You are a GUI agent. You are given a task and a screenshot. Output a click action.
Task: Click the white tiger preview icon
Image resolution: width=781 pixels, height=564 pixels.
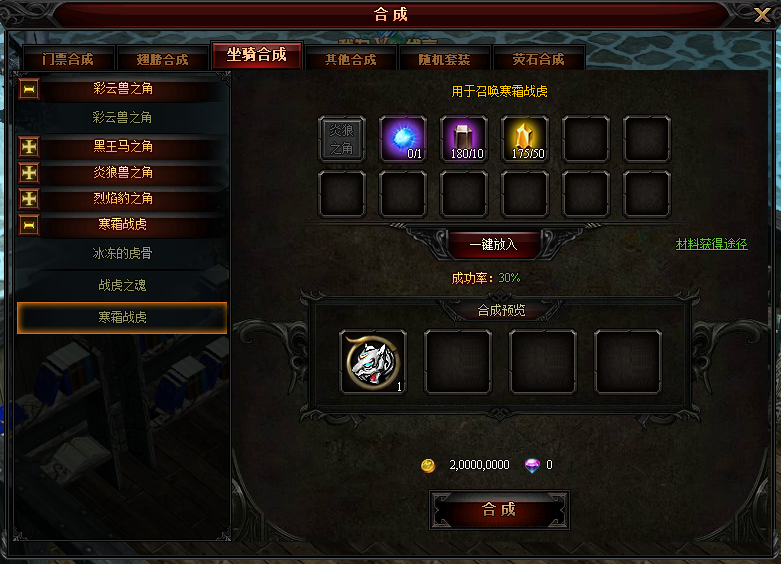click(373, 362)
